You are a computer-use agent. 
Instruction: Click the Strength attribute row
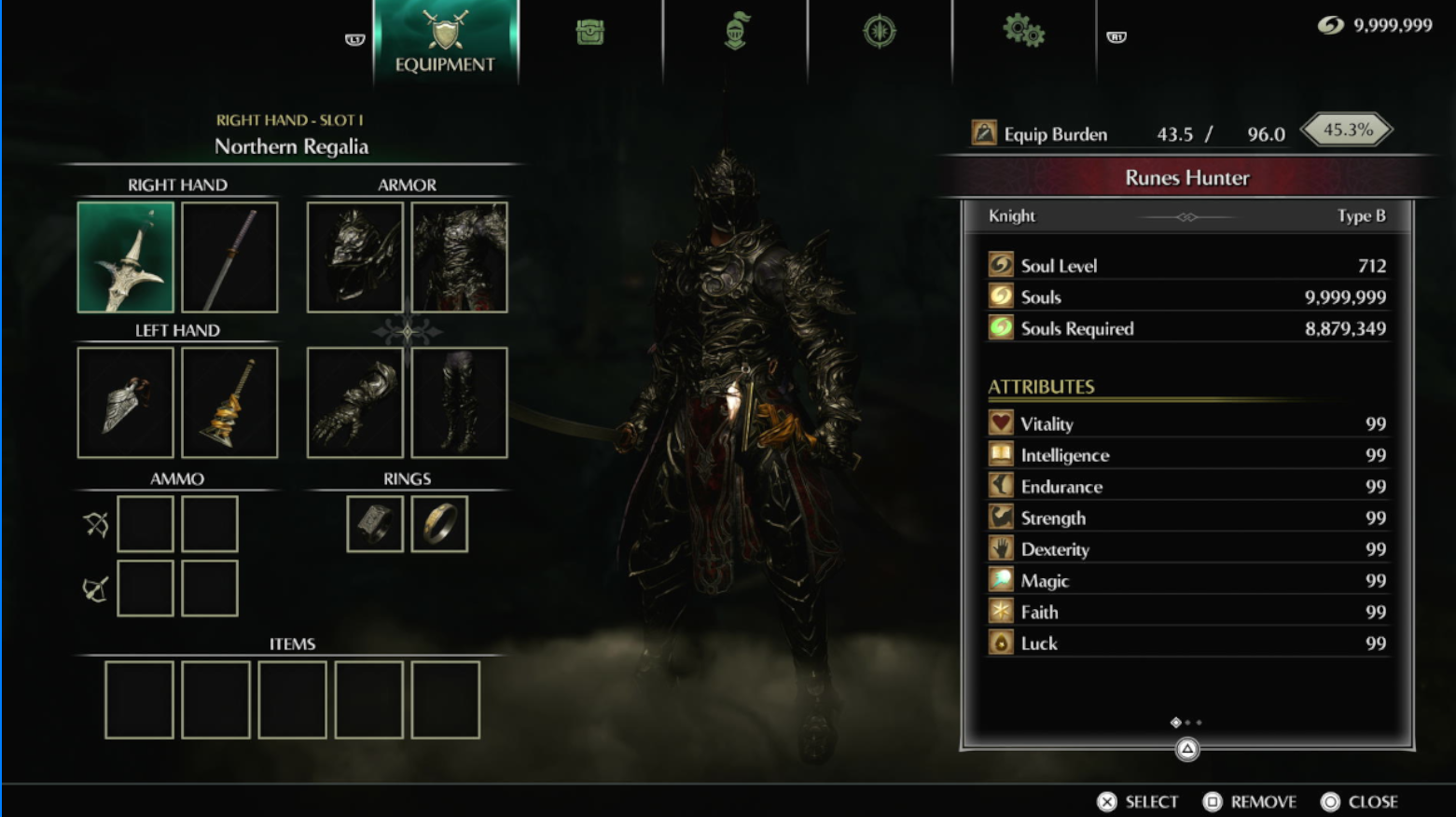(1186, 518)
